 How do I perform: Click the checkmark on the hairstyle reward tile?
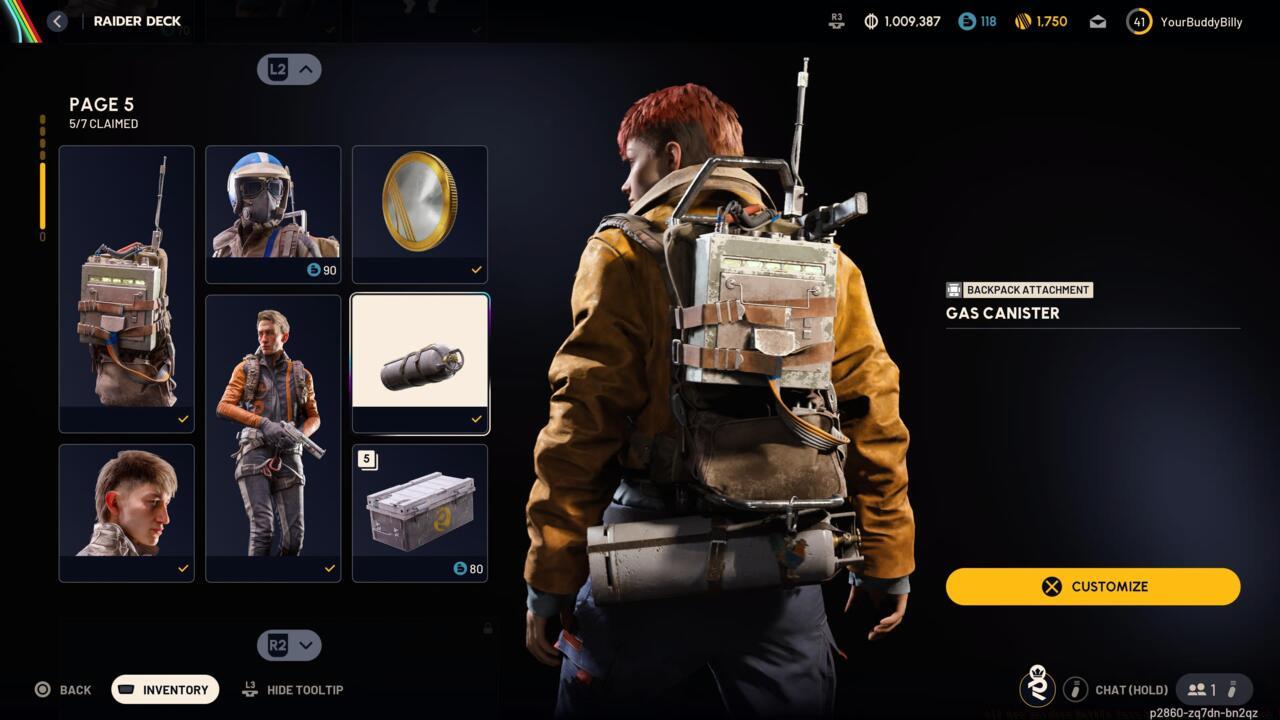point(183,568)
